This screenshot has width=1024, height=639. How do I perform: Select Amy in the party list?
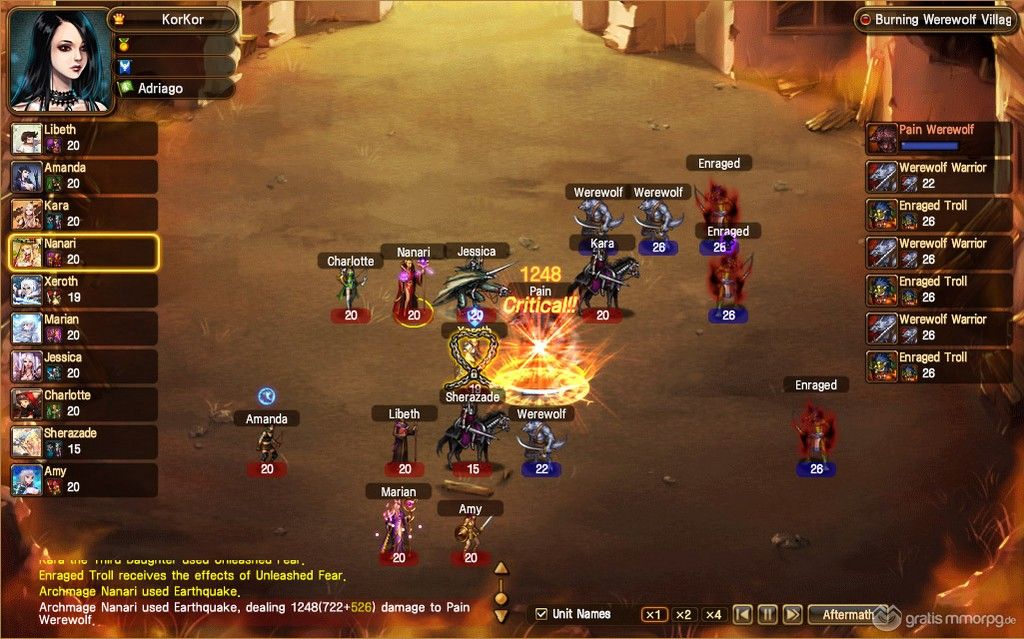(83, 480)
